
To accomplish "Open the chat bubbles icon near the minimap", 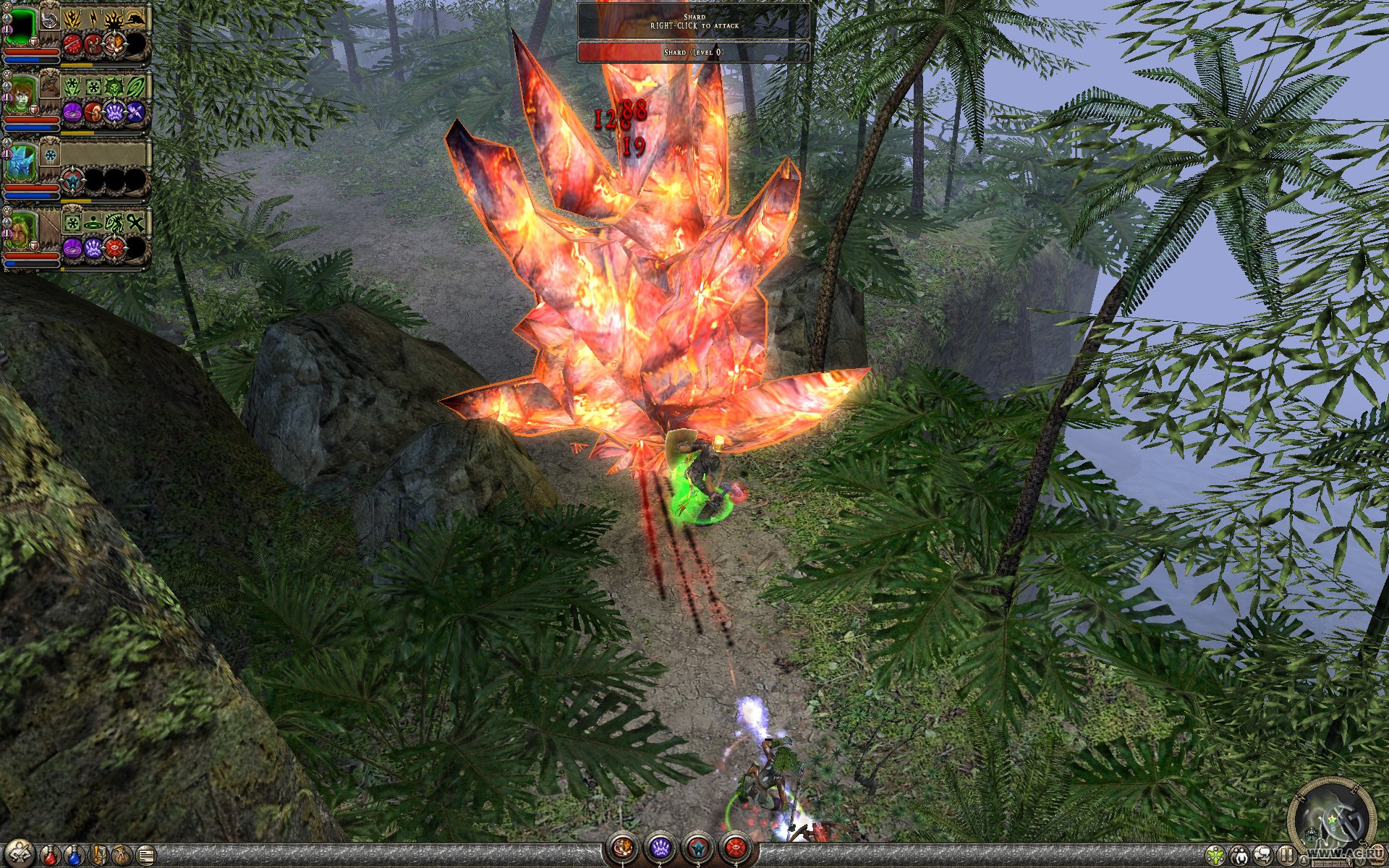I will (1265, 854).
